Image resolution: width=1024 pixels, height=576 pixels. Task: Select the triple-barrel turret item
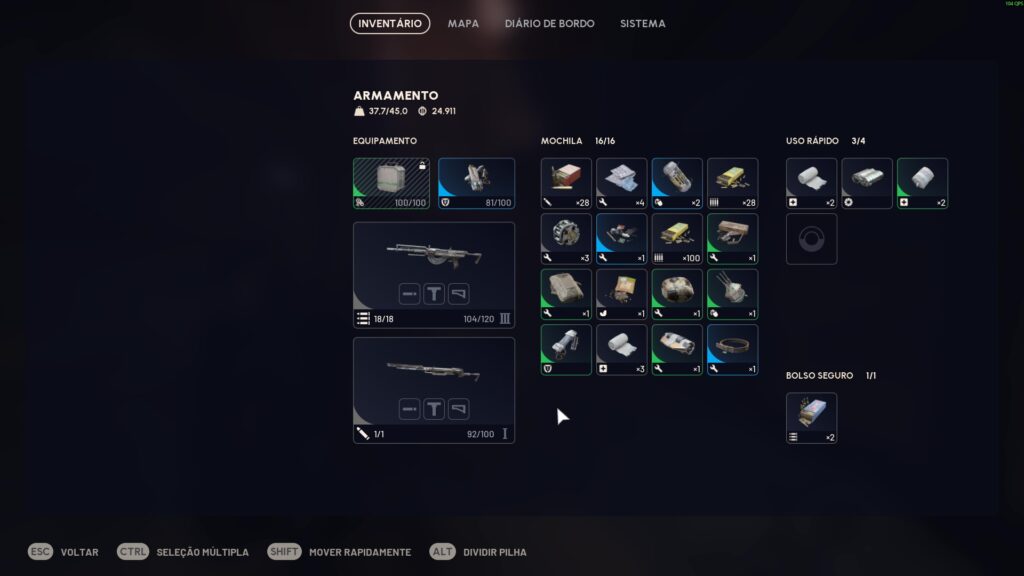732,294
